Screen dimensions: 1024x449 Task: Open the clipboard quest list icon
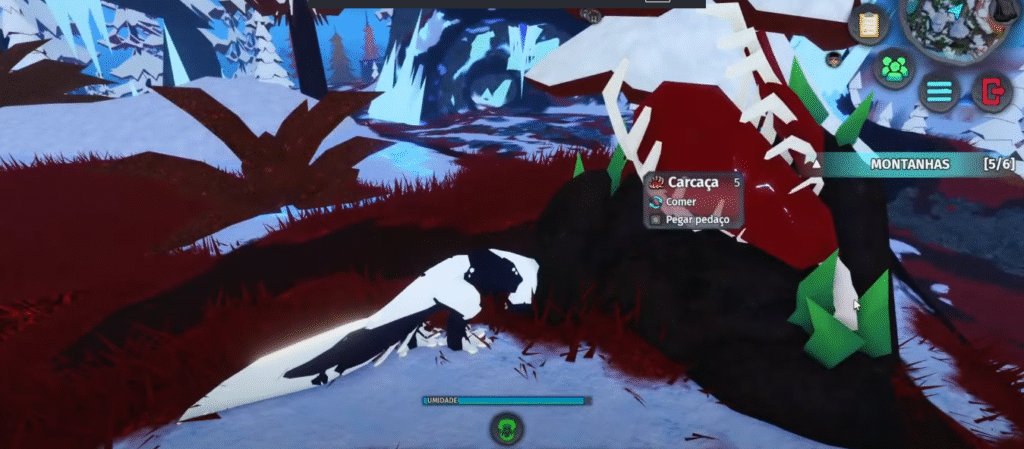868,24
